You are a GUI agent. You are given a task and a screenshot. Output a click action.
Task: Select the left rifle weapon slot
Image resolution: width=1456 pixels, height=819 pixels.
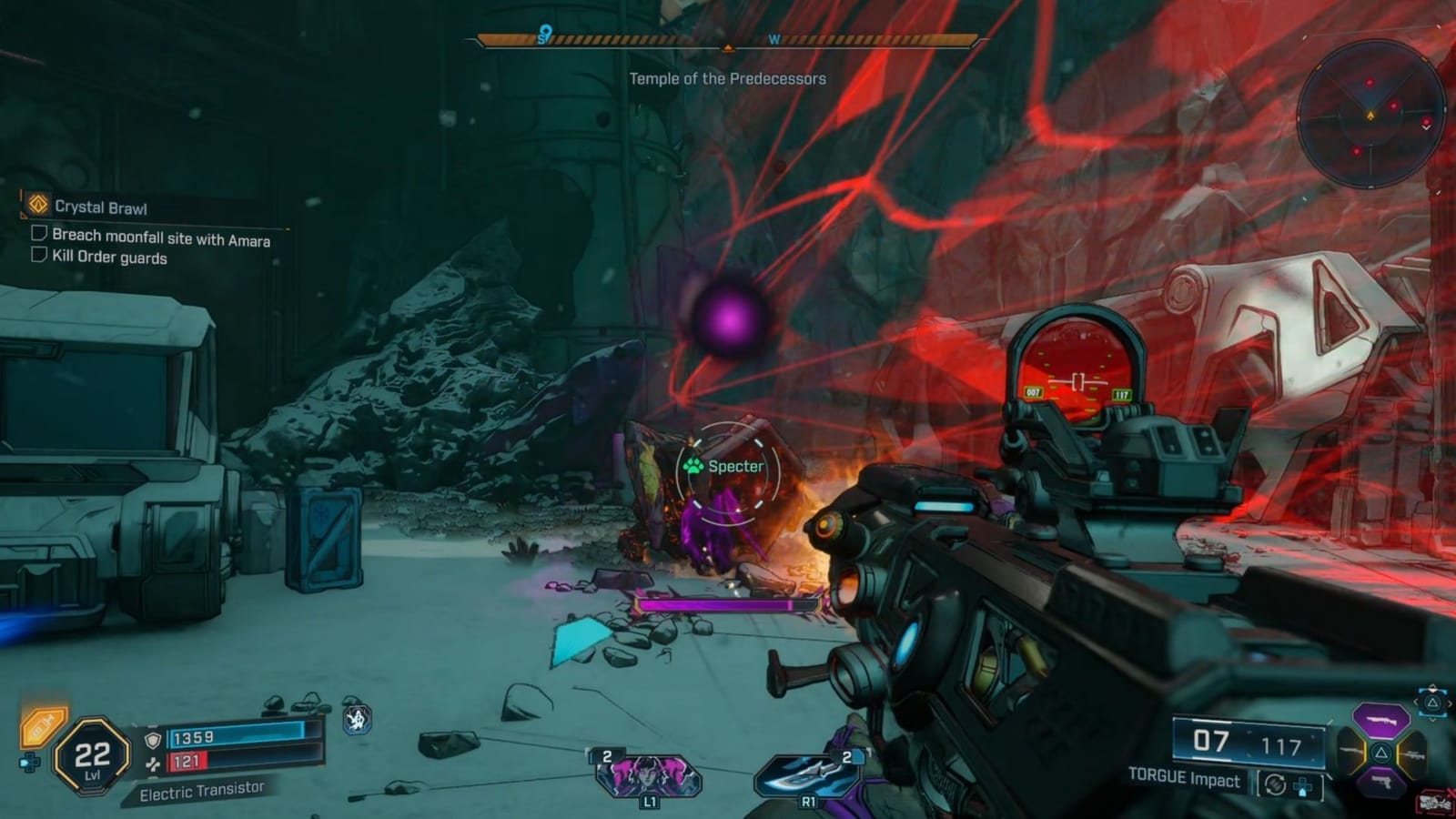1349,751
